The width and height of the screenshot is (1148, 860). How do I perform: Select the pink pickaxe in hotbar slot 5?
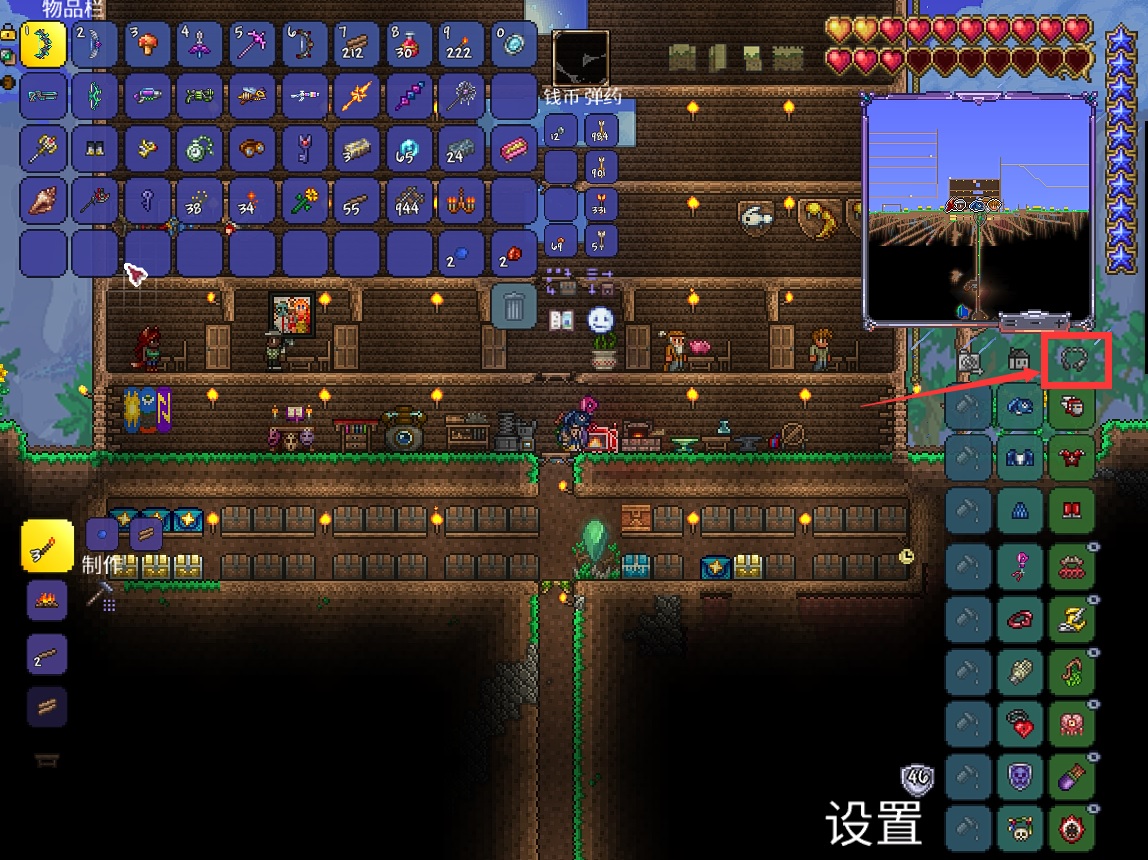(x=252, y=45)
